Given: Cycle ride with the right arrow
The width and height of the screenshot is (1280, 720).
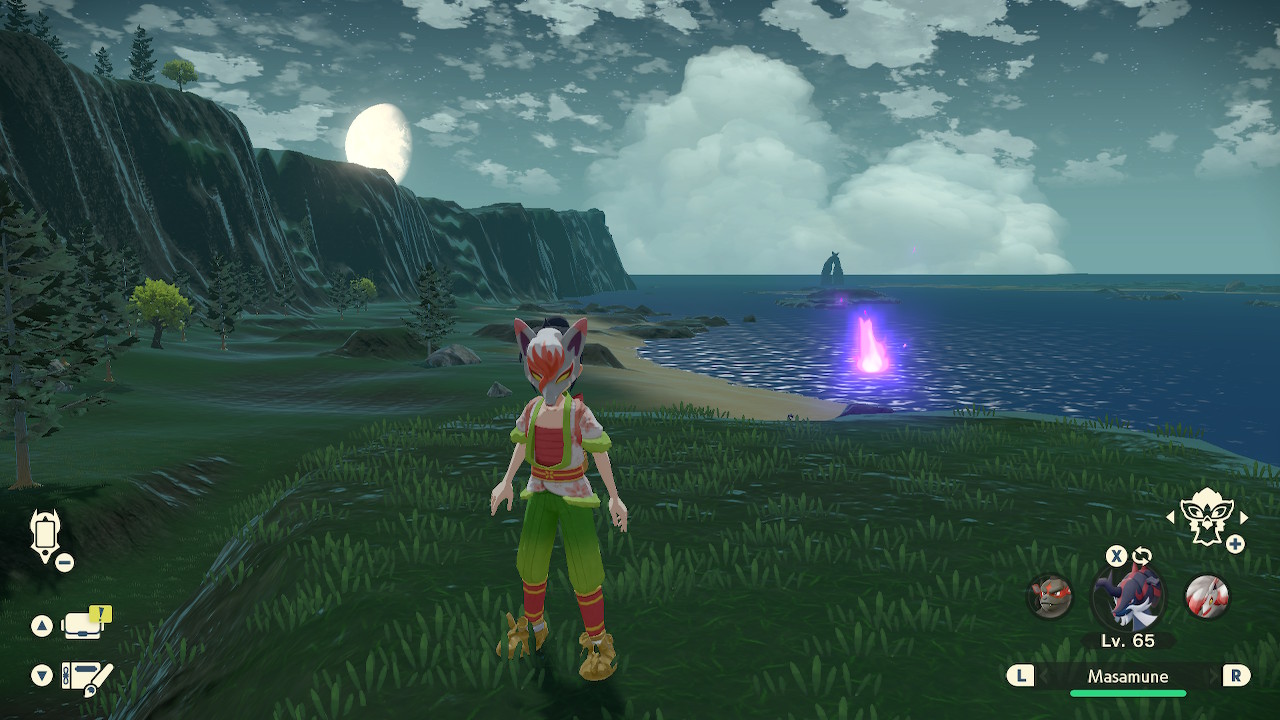Looking at the screenshot, I should click(1244, 517).
